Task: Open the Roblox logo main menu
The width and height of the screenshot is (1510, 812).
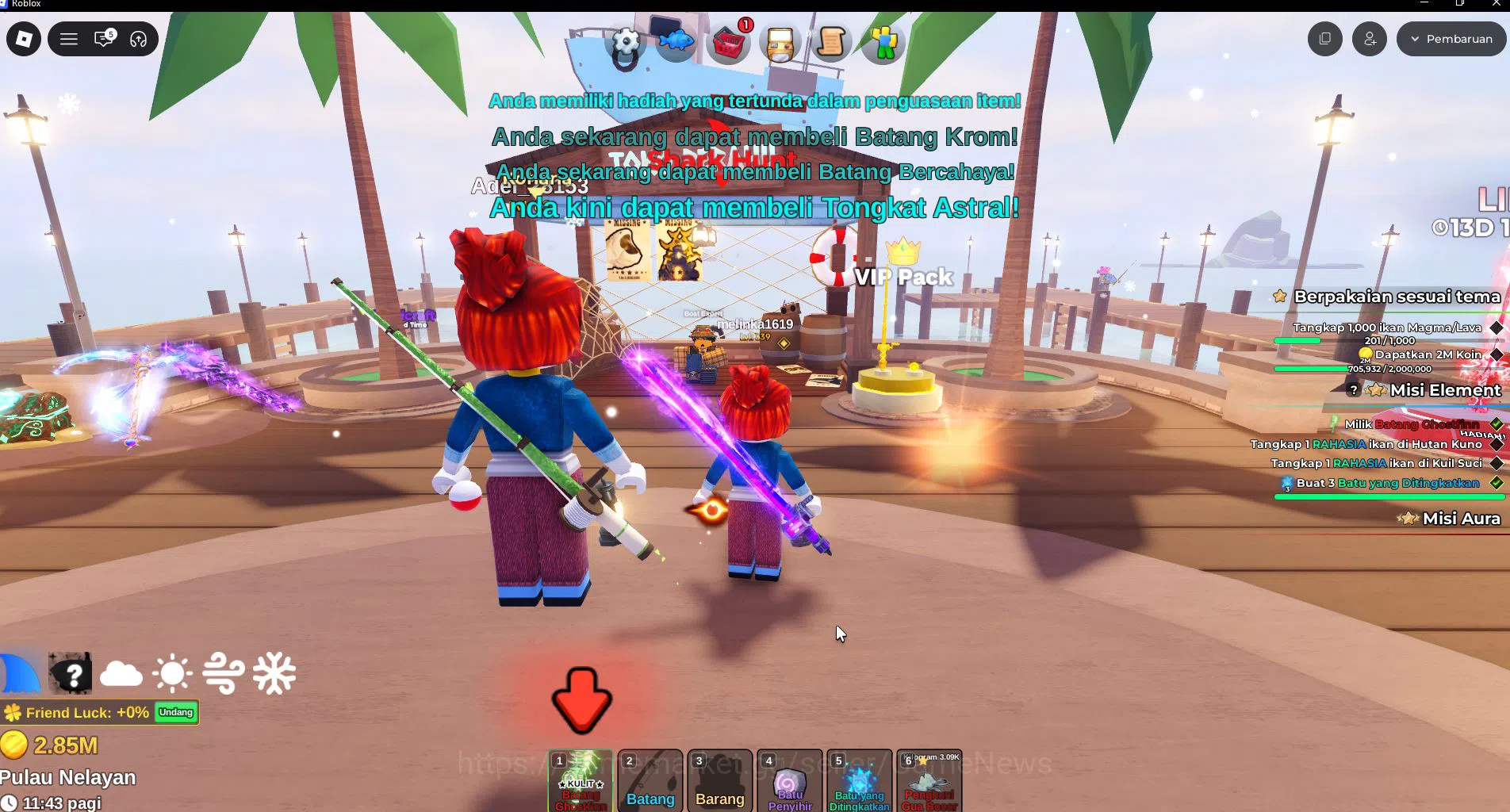Action: point(24,39)
